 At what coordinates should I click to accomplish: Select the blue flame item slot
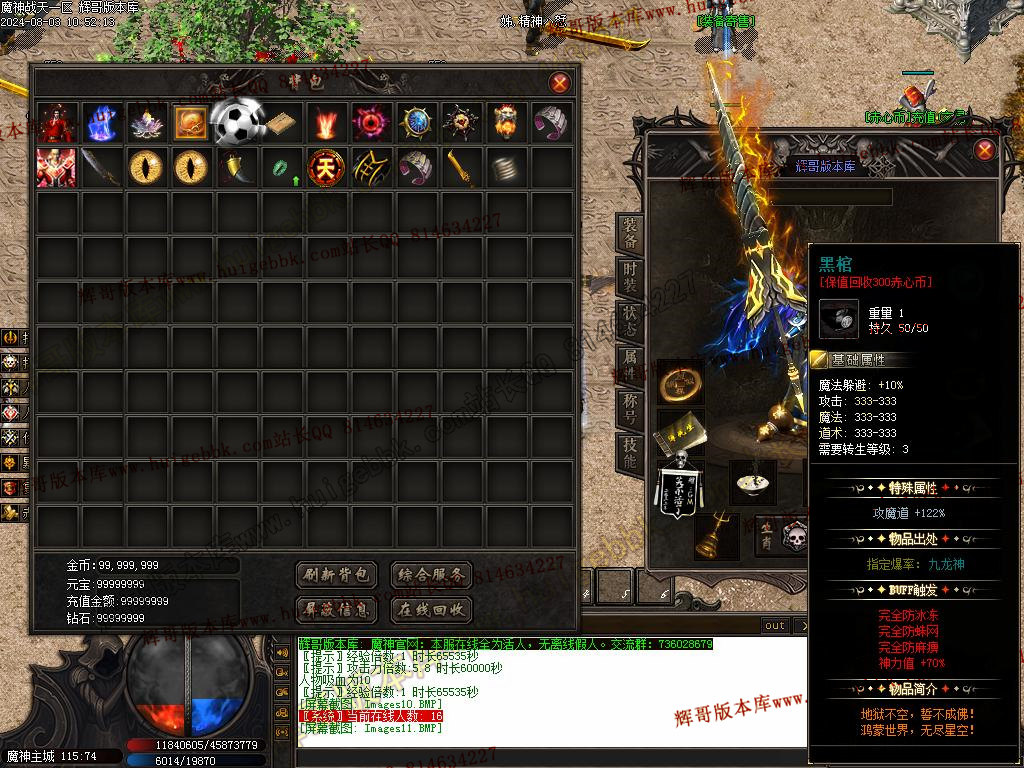pos(101,122)
